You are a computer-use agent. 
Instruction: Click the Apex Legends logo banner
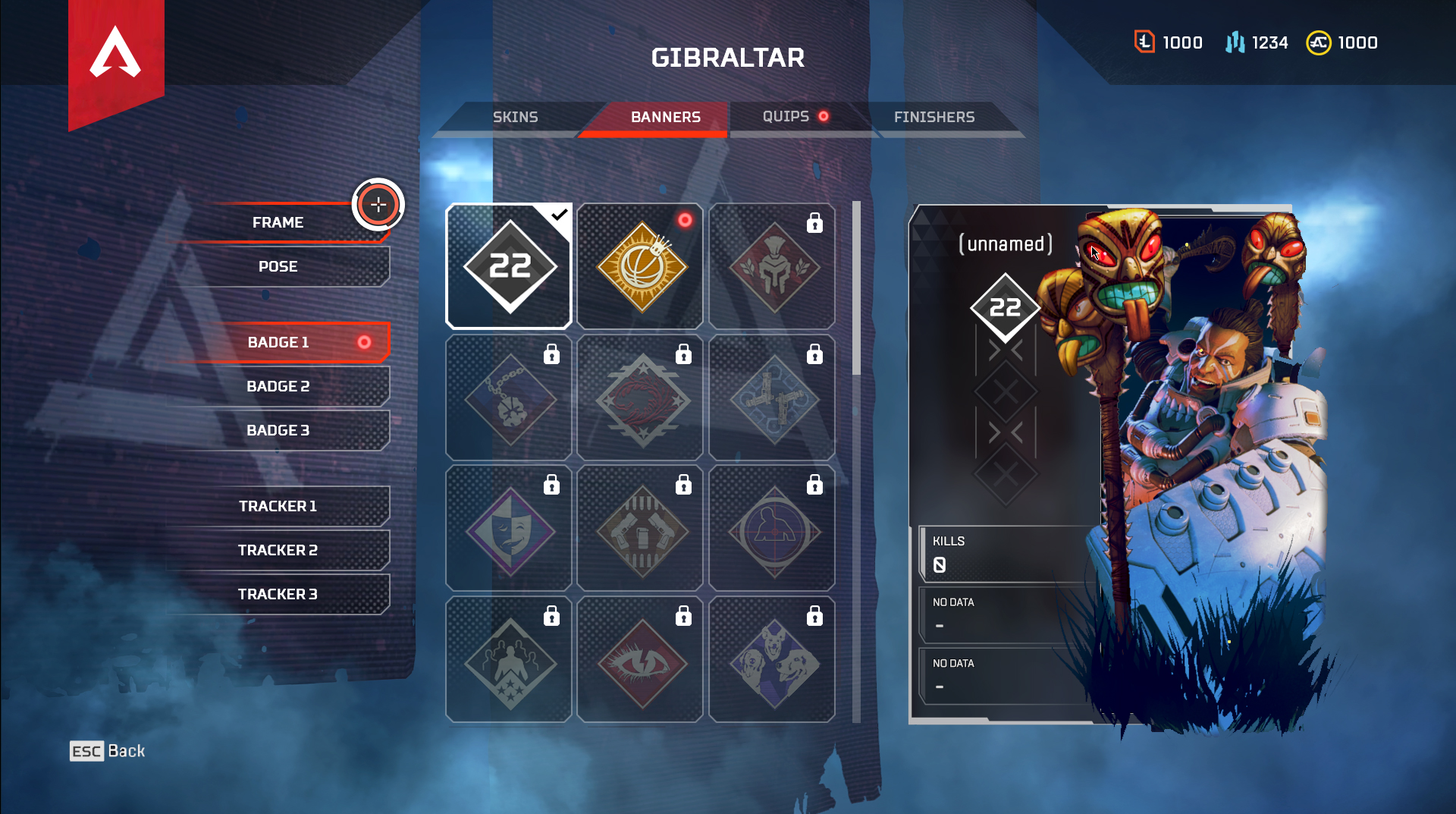tap(116, 57)
